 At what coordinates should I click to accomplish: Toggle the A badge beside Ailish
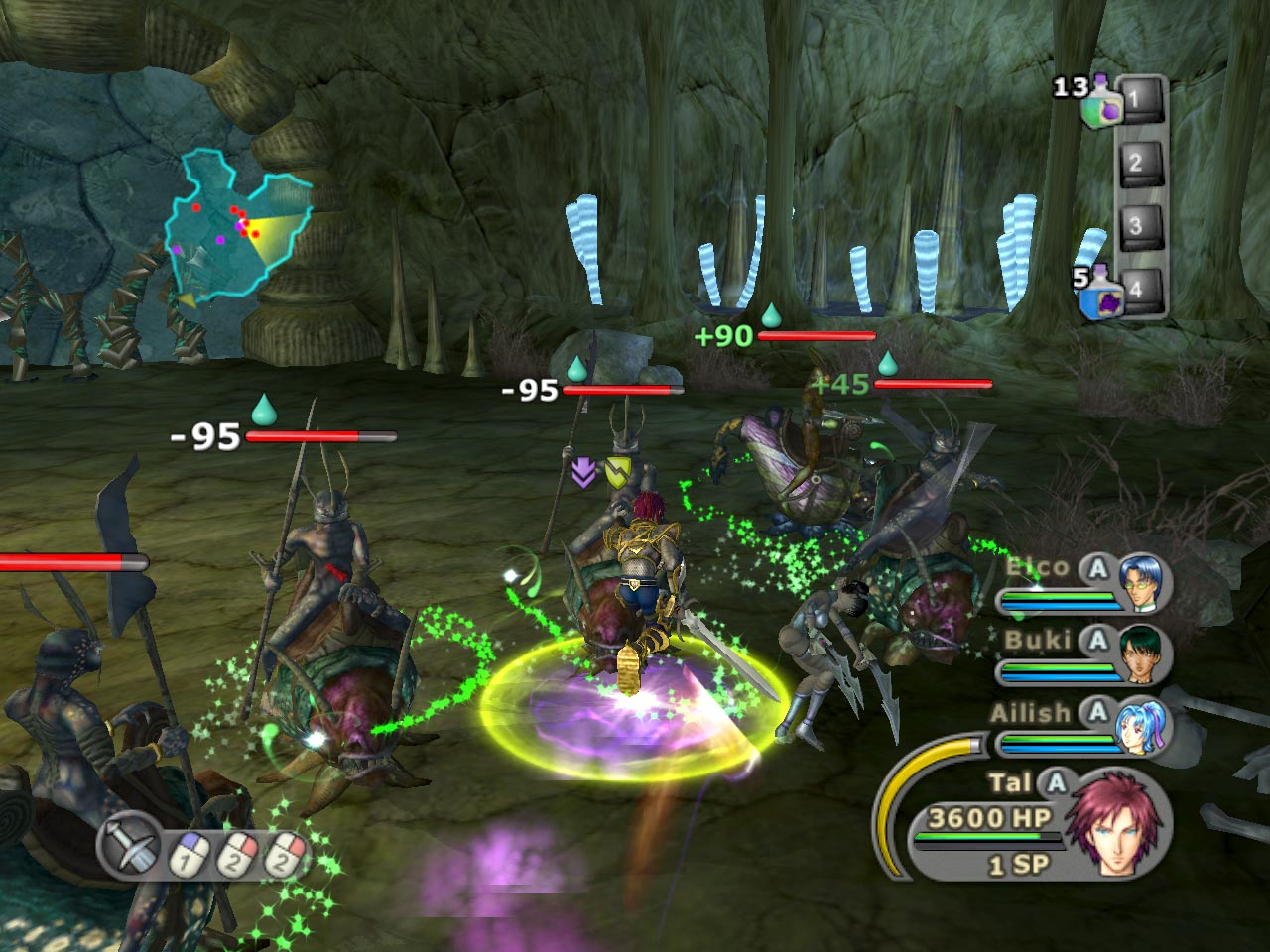point(1097,712)
